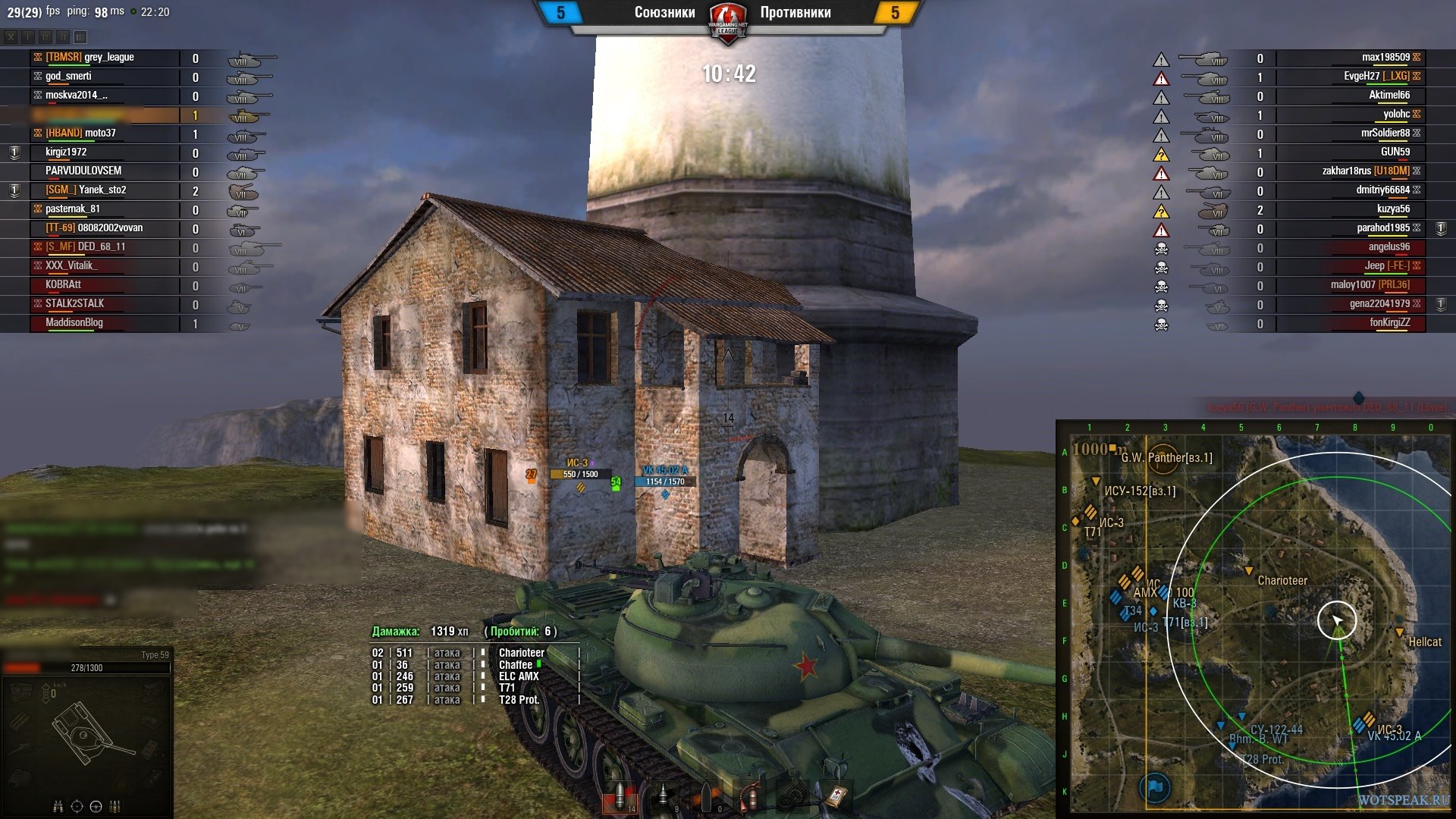Select player Yanek_sto2 in the allies list
The image size is (1456, 819).
102,190
